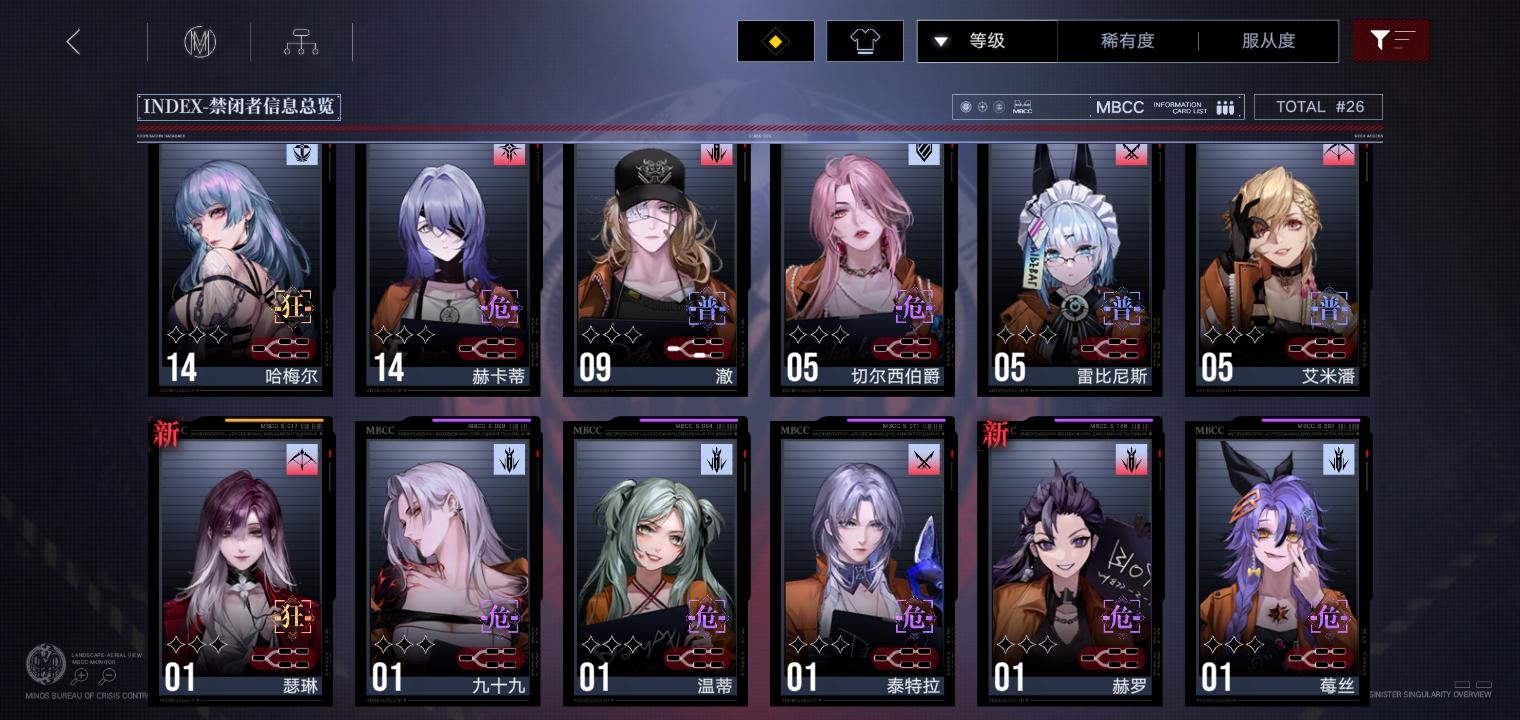This screenshot has width=1520, height=720.
Task: Select the 危 rank badge on 赫卡蒂's card
Action: click(x=500, y=308)
